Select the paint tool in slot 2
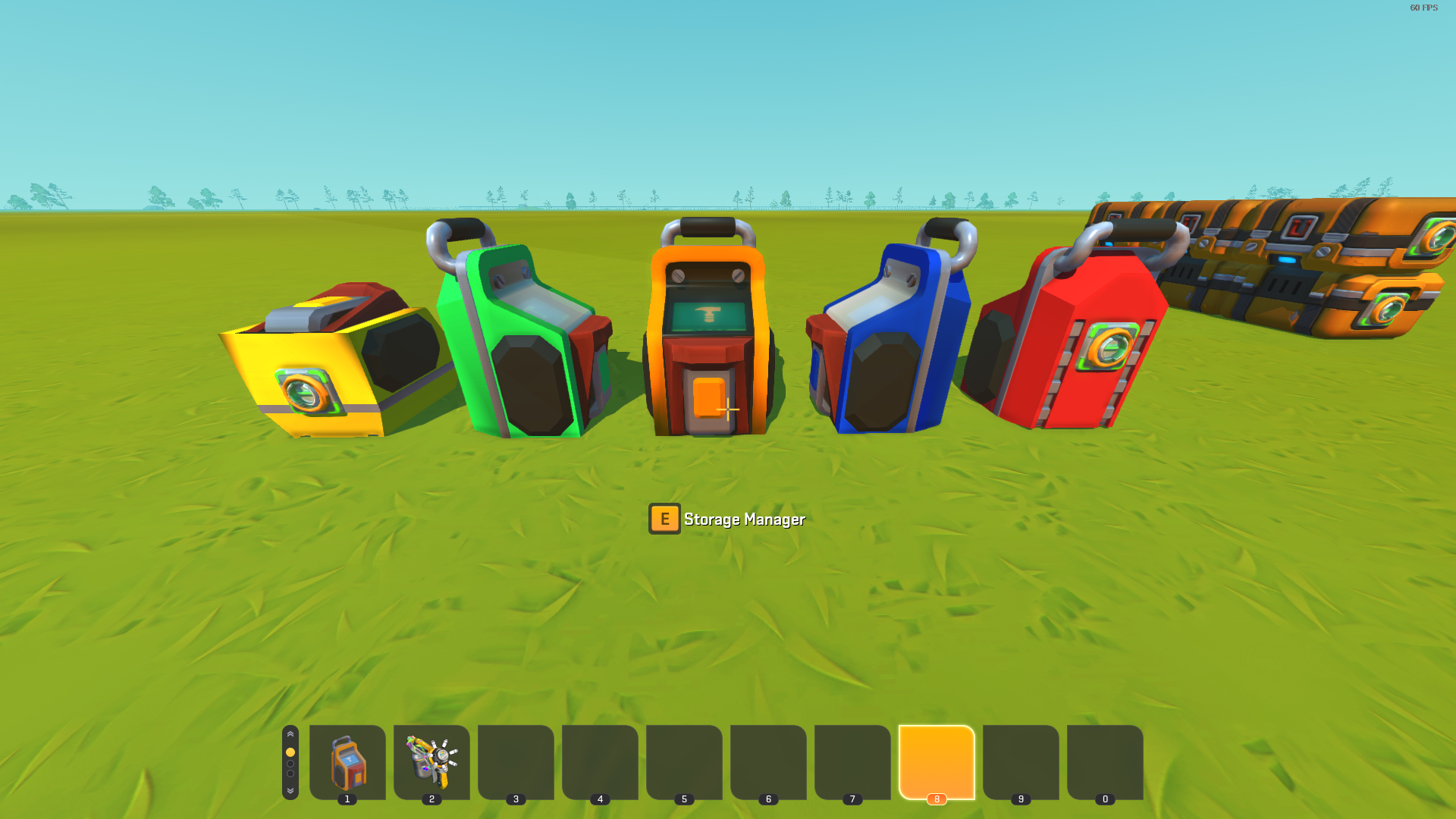Viewport: 1456px width, 819px height. [431, 761]
